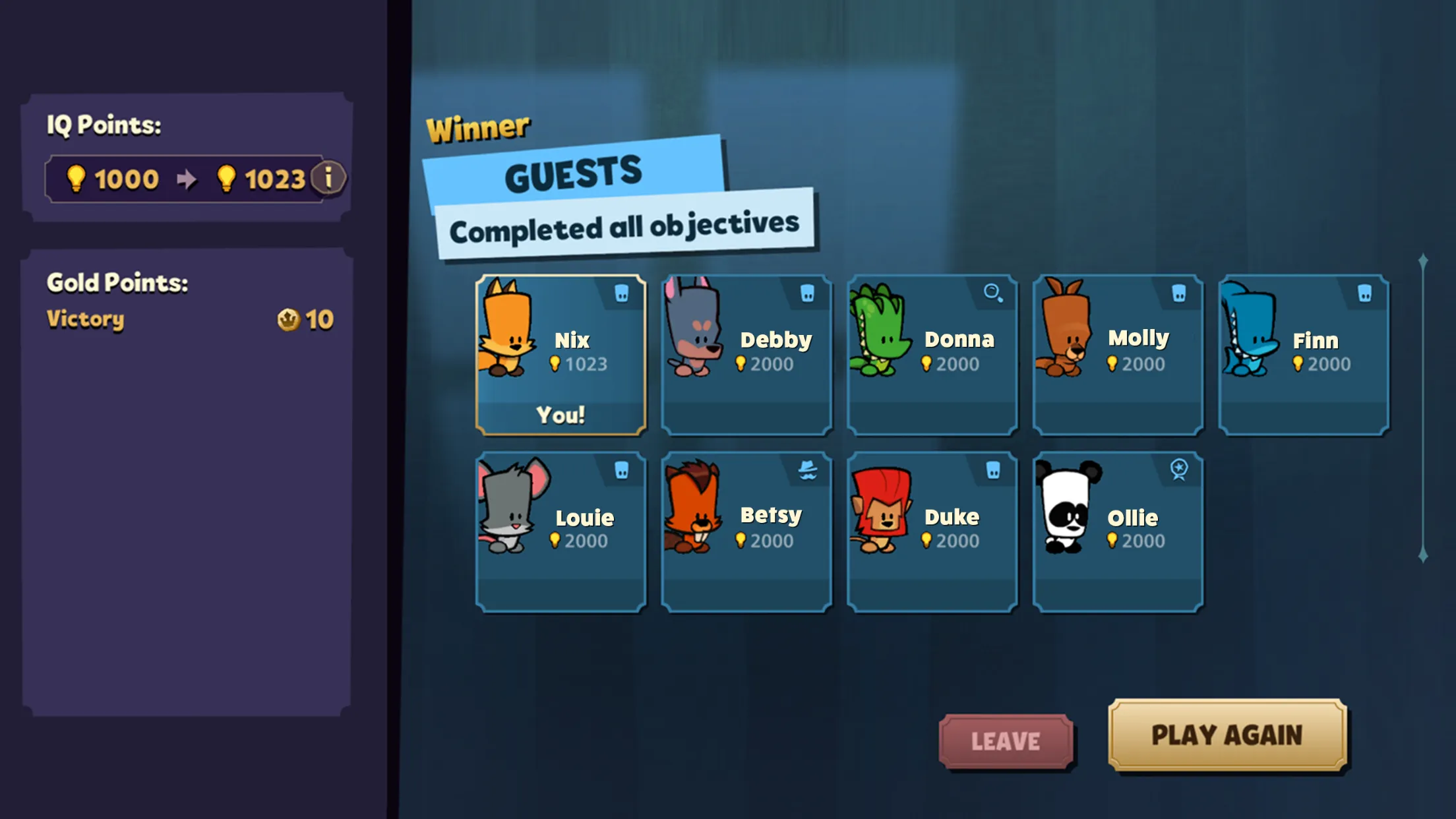Image resolution: width=1456 pixels, height=819 pixels.
Task: Select Duke's player card
Action: [932, 531]
